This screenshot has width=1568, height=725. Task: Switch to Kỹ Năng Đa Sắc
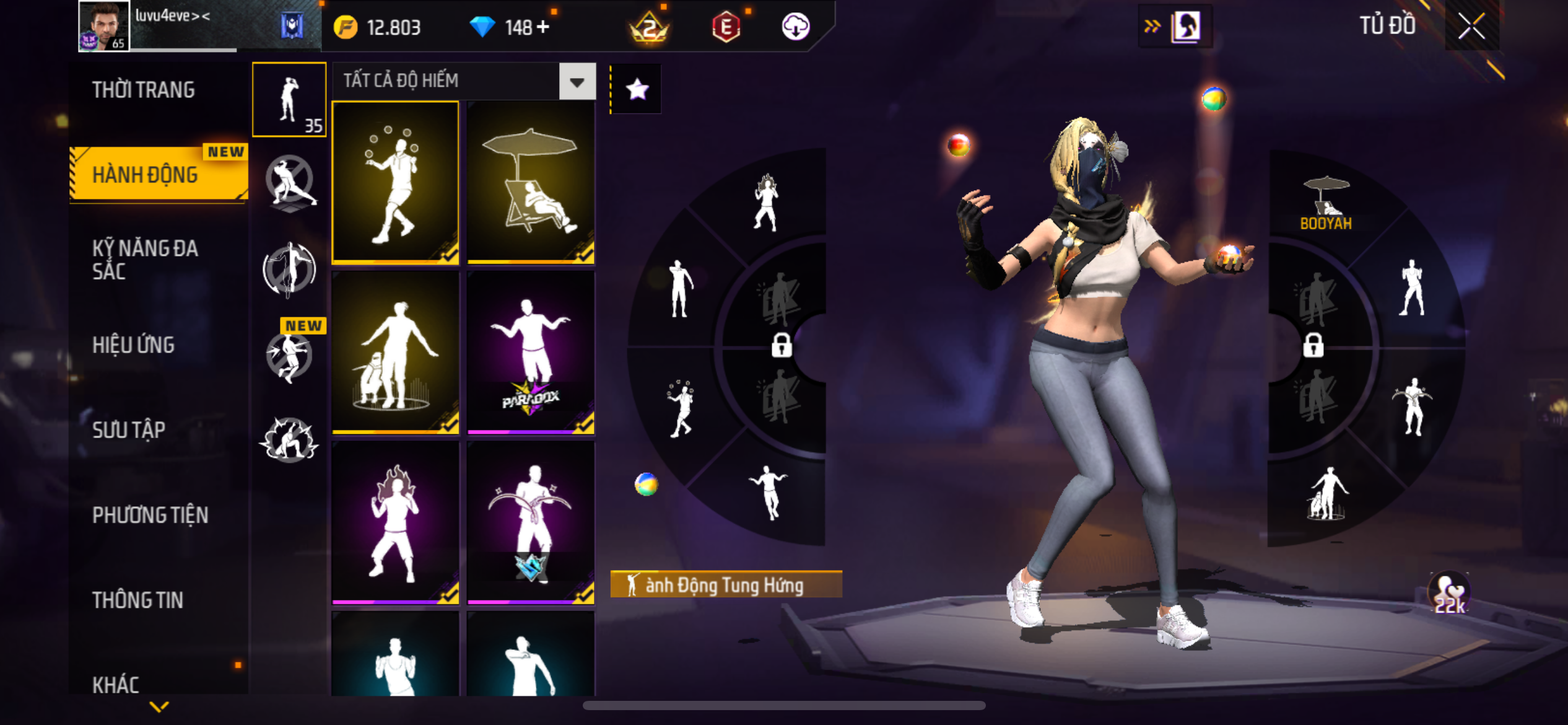click(x=145, y=260)
